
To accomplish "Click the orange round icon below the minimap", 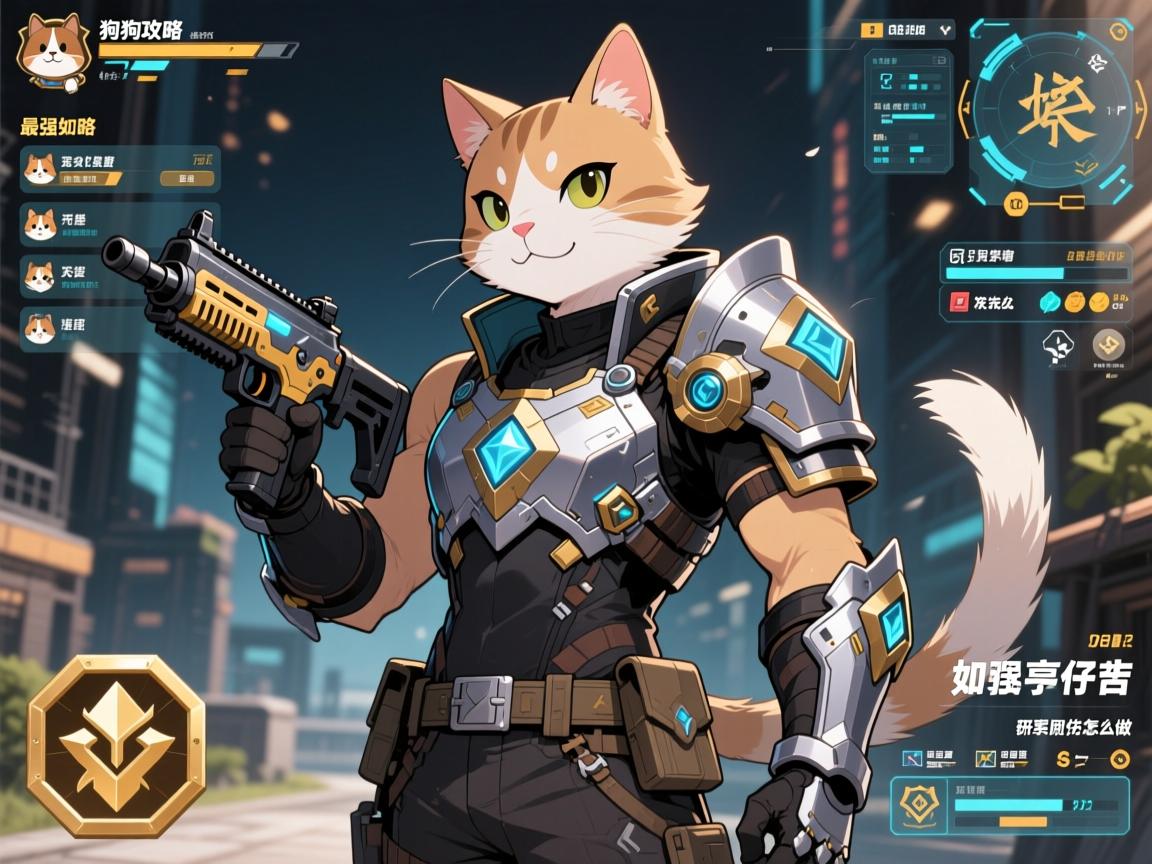I will [1012, 203].
